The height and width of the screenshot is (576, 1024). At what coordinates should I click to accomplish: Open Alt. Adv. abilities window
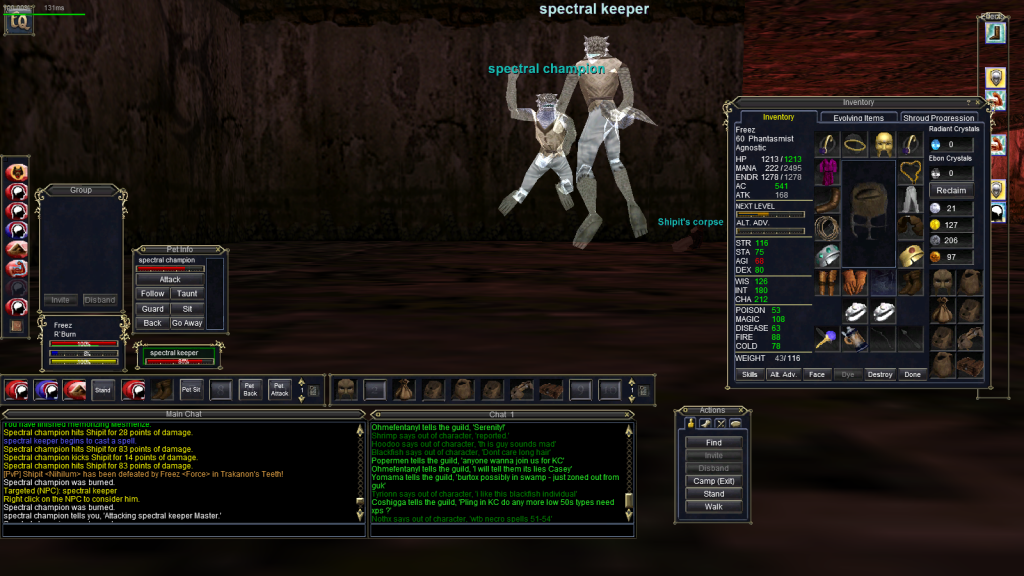point(783,374)
